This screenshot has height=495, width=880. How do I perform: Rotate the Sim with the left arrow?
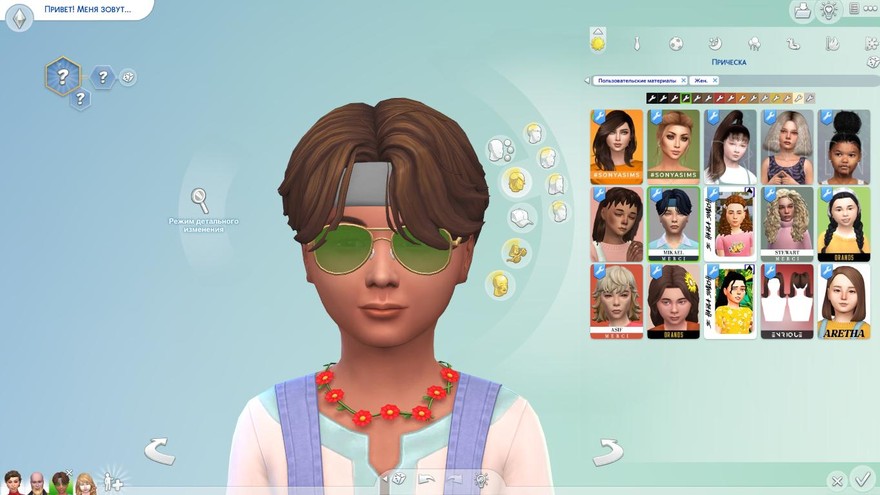pyautogui.click(x=160, y=450)
